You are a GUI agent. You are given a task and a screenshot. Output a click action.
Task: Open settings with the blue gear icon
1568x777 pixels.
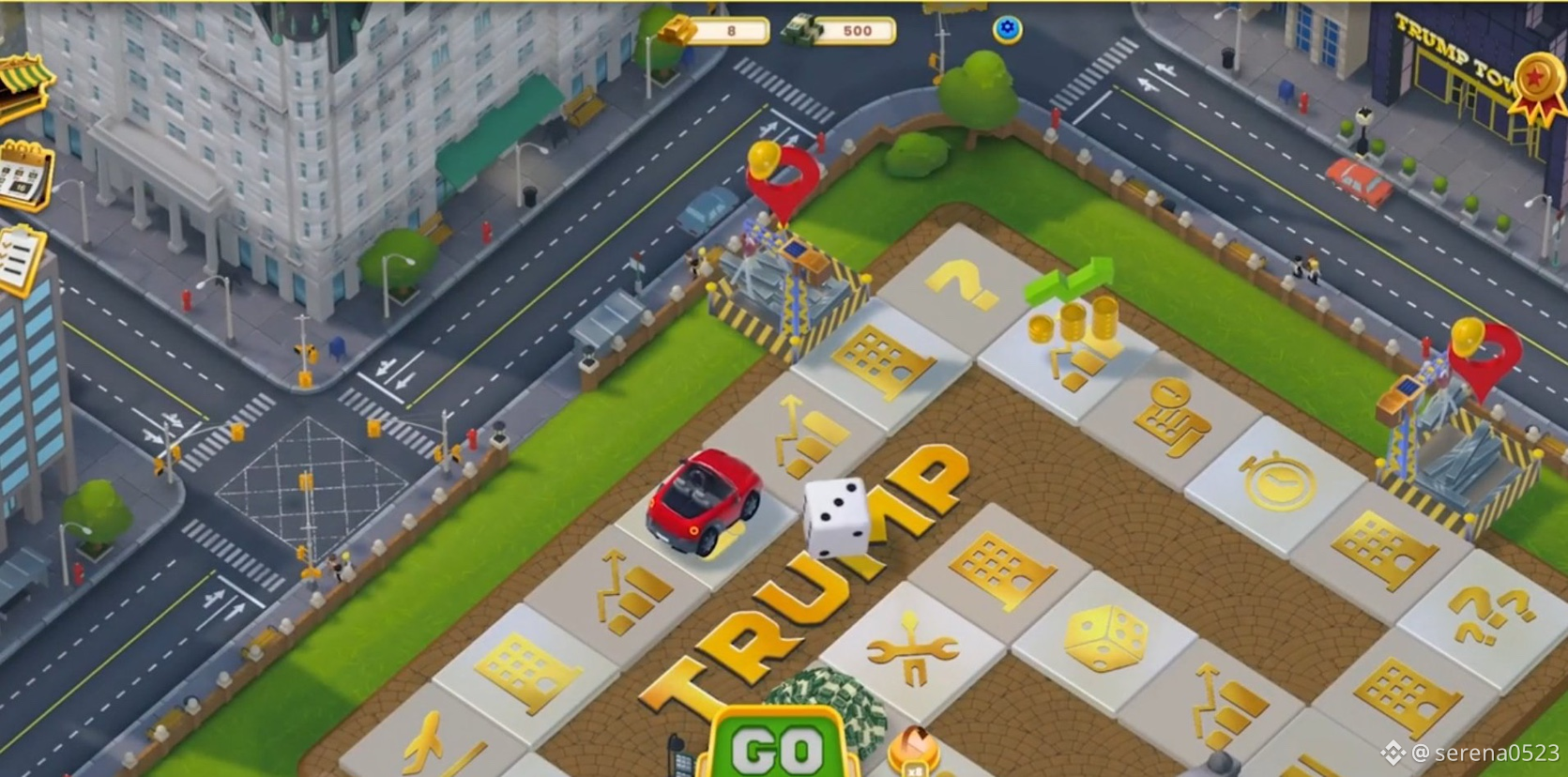pyautogui.click(x=1007, y=30)
